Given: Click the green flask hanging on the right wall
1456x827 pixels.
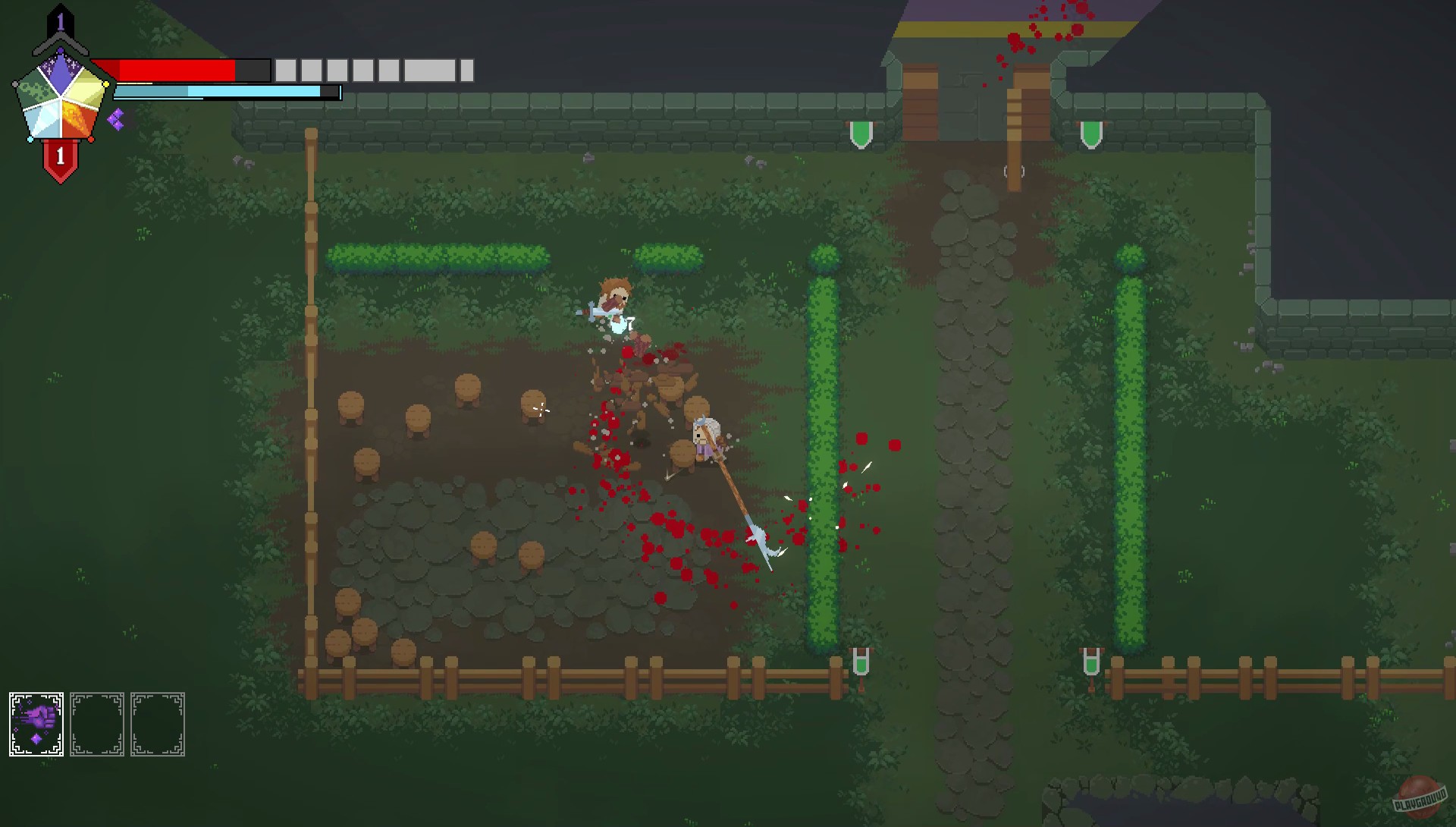Looking at the screenshot, I should 1090,134.
